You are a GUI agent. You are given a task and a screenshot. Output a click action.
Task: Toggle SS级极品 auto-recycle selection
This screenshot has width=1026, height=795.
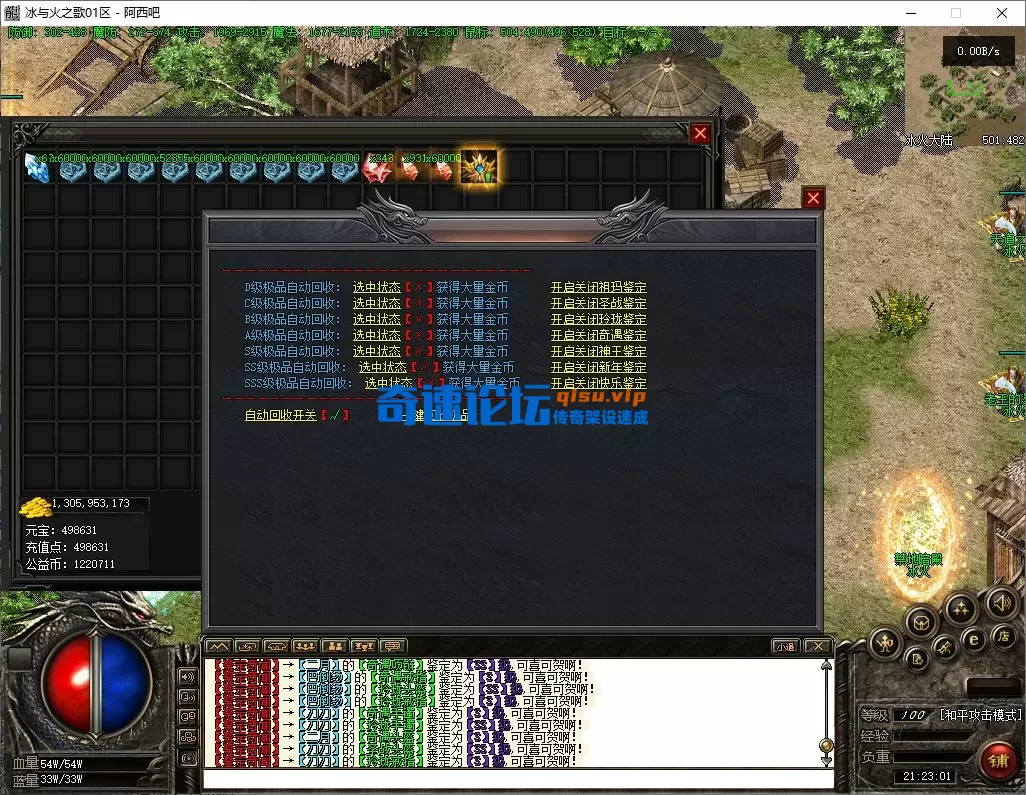[x=383, y=367]
